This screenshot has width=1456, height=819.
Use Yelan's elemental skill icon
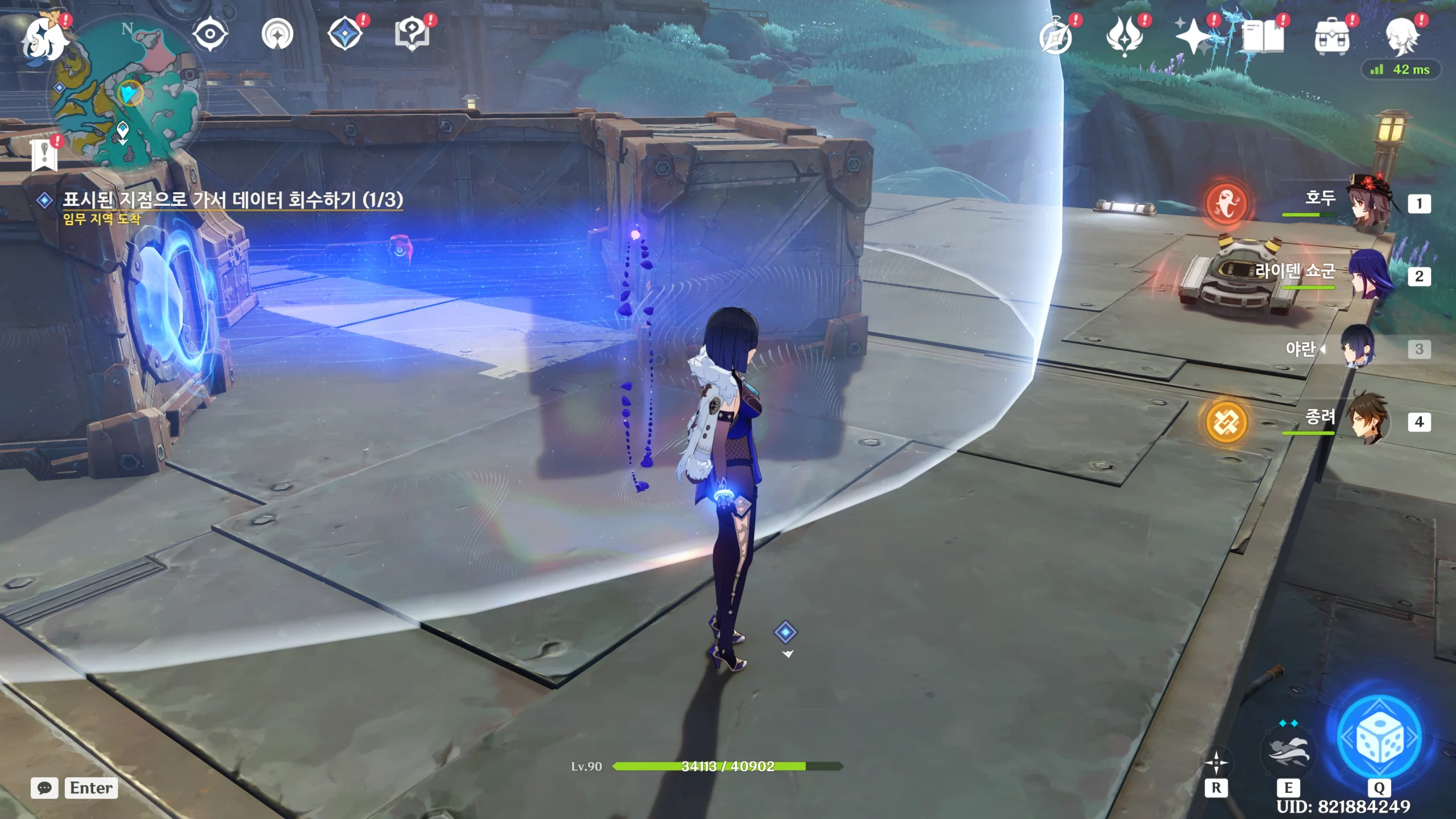[1289, 751]
